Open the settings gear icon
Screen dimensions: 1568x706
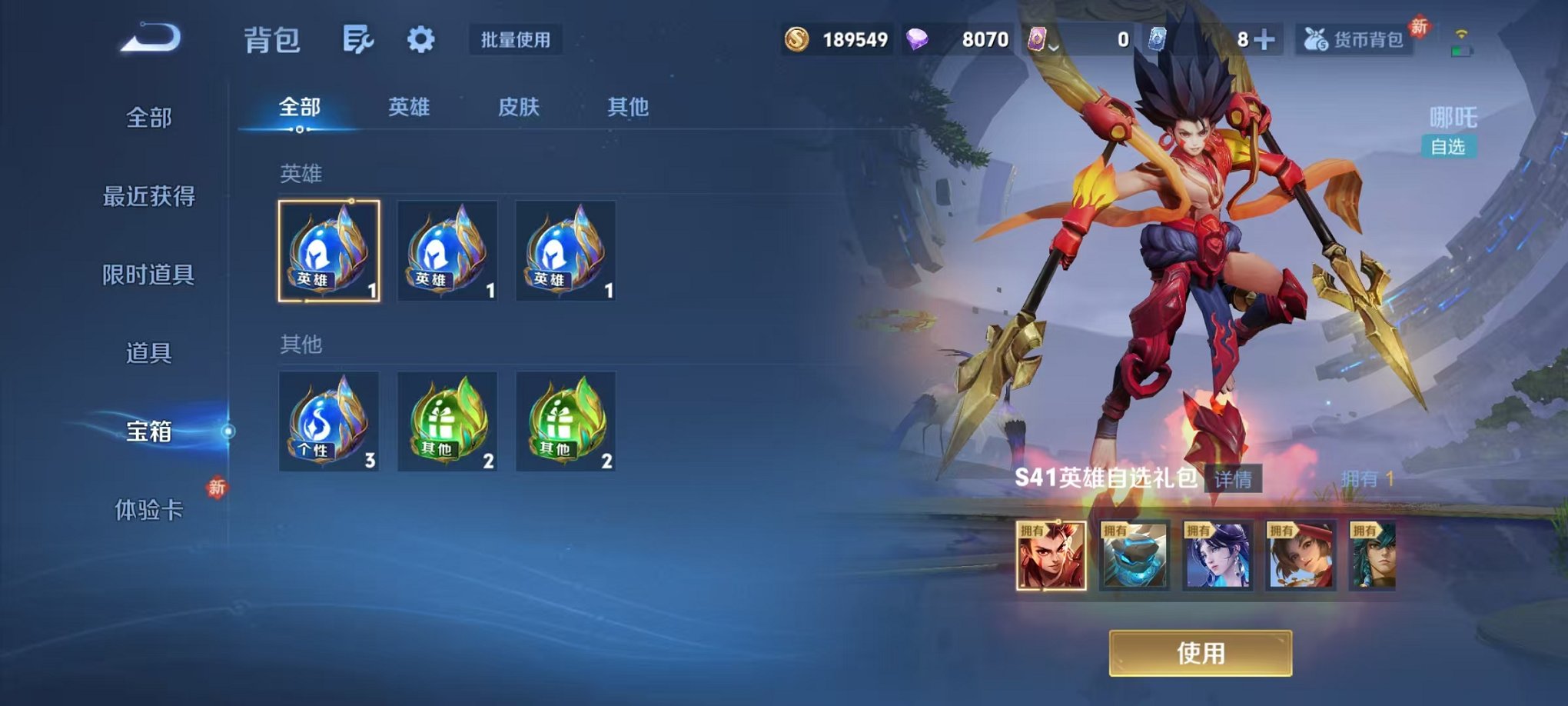420,41
